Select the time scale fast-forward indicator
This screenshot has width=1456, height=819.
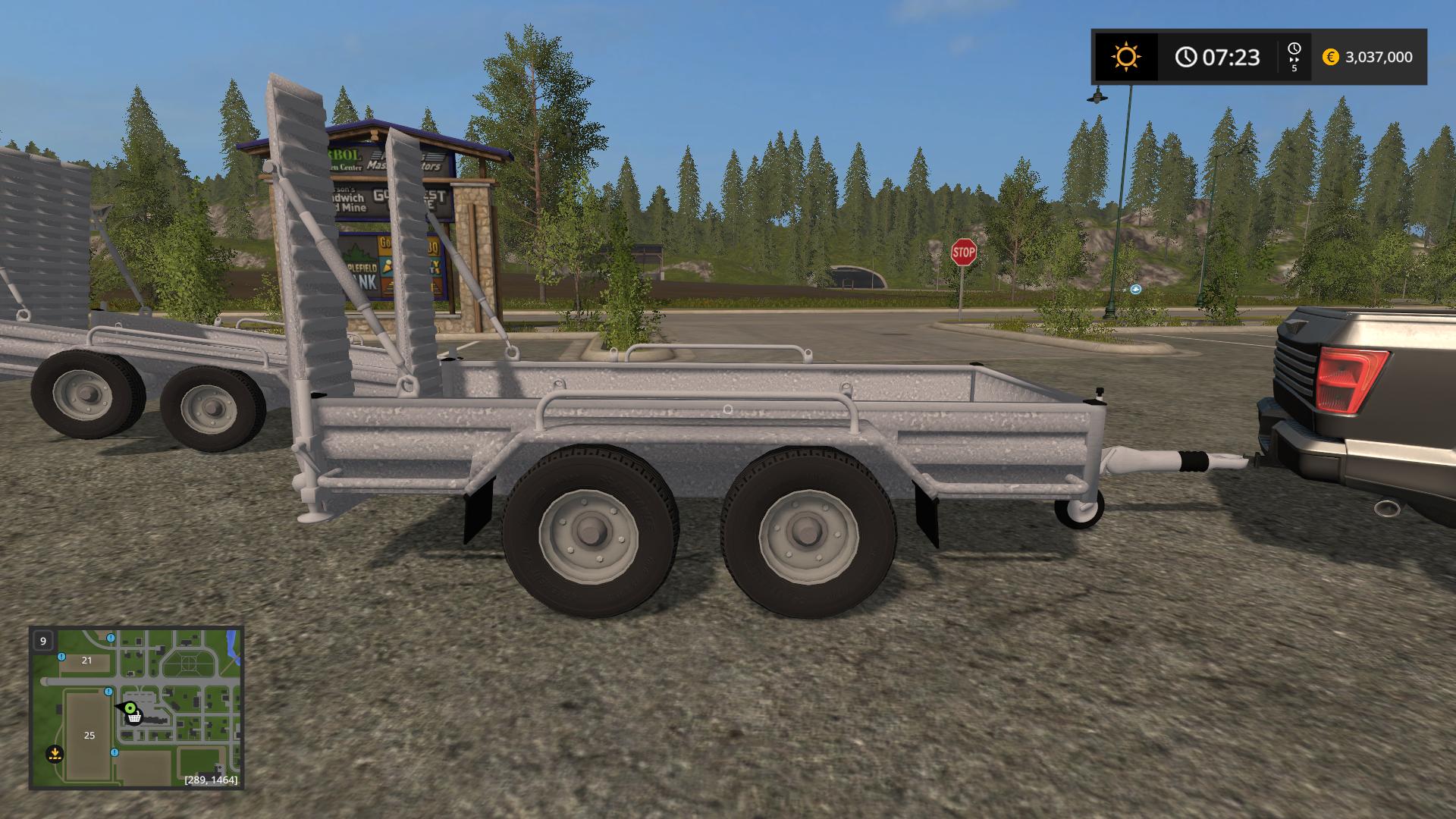tap(1294, 57)
